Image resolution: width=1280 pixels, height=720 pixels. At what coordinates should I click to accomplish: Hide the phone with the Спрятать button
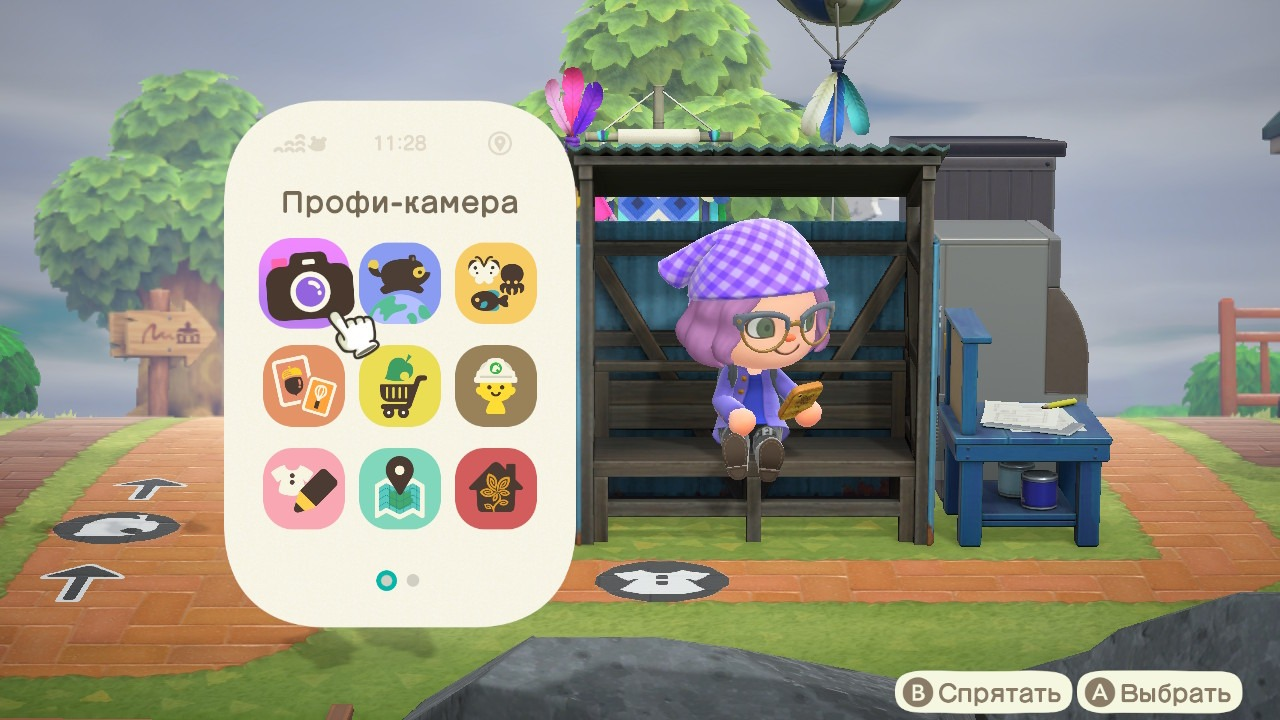click(982, 693)
